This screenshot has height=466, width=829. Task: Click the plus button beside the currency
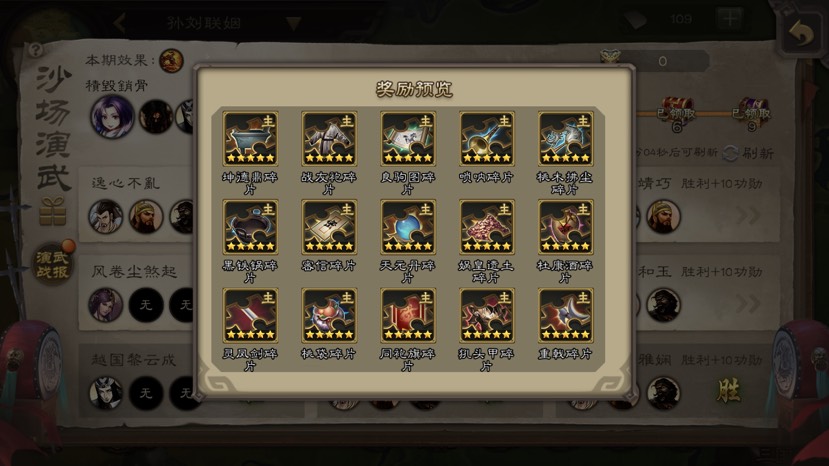pyautogui.click(x=729, y=19)
